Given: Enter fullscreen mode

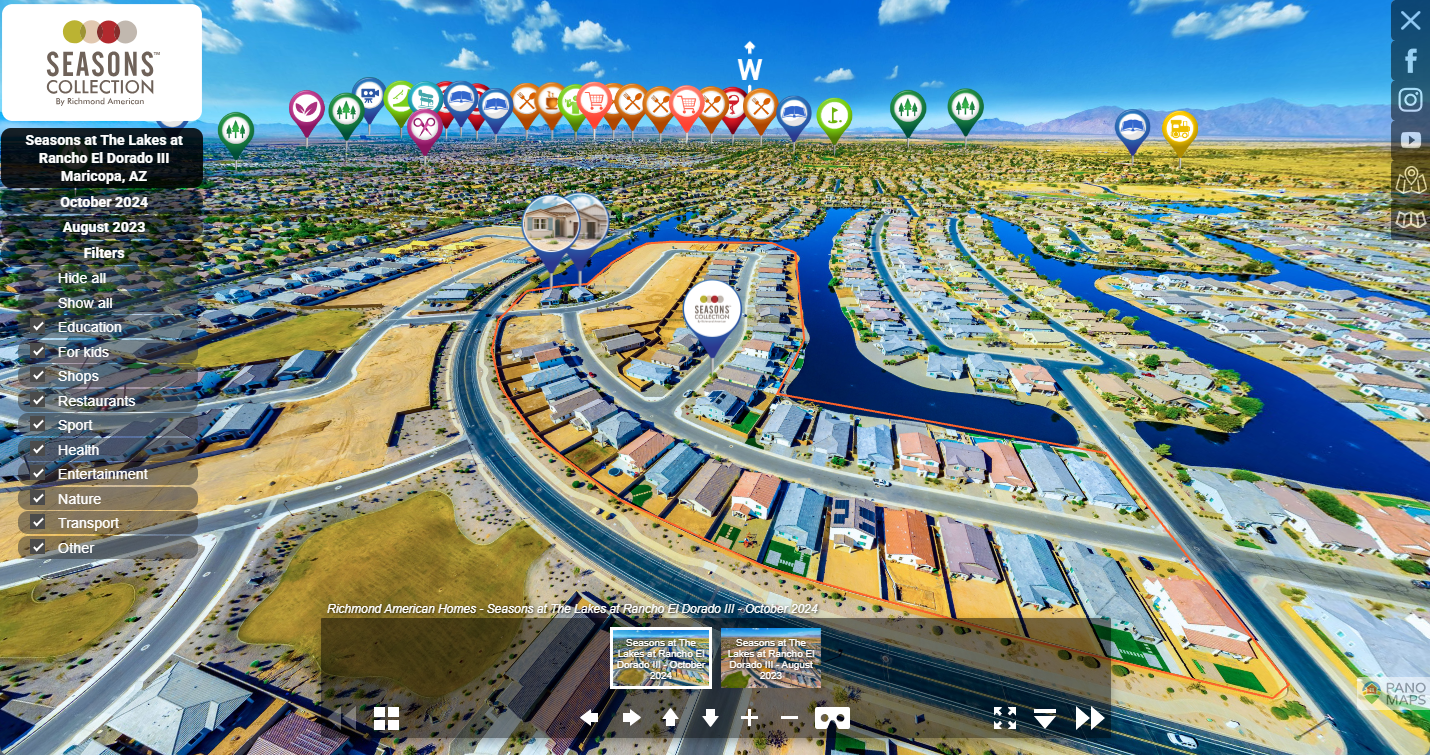Looking at the screenshot, I should pyautogui.click(x=1005, y=718).
